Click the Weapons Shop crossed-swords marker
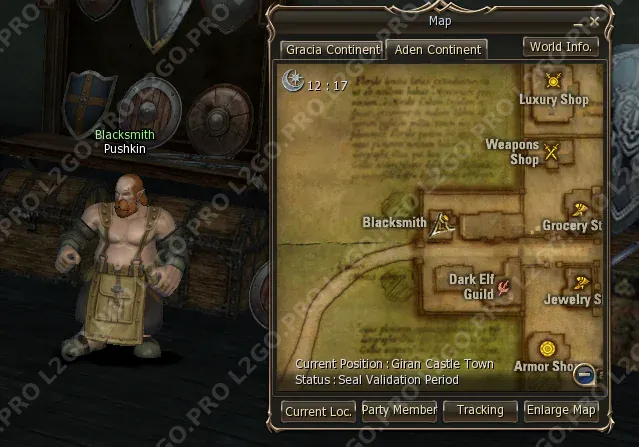Image resolution: width=639 pixels, height=447 pixels. (551, 151)
